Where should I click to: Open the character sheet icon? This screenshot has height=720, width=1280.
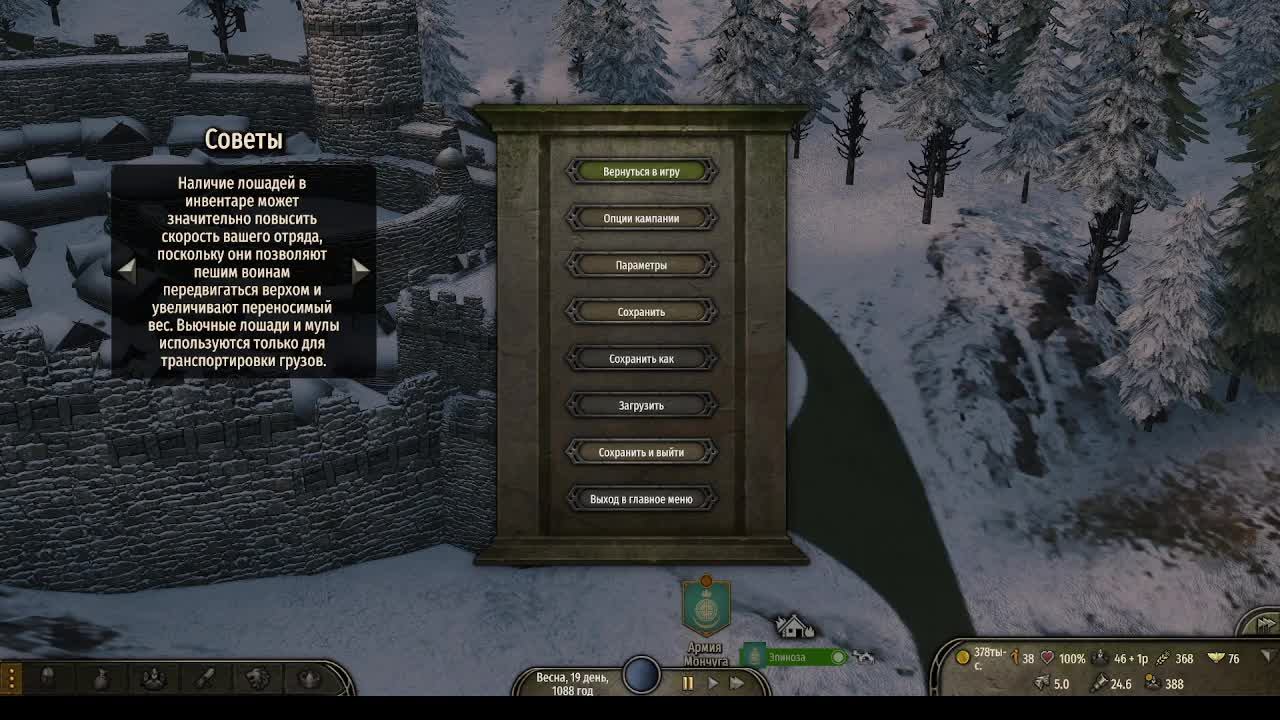tap(48, 678)
